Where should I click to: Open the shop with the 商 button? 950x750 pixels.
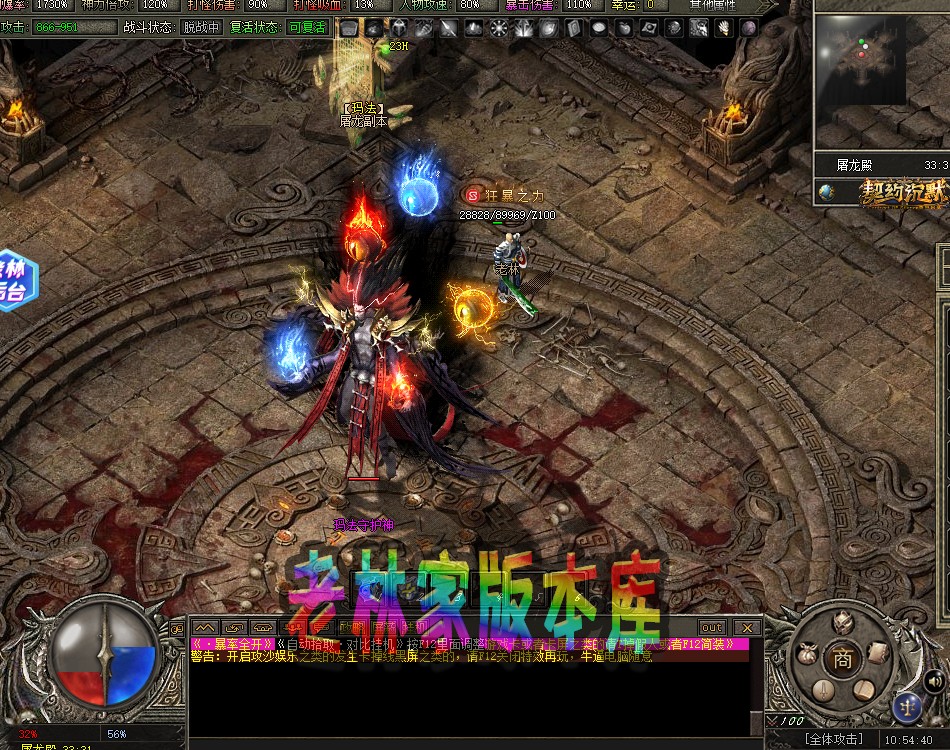[x=843, y=659]
